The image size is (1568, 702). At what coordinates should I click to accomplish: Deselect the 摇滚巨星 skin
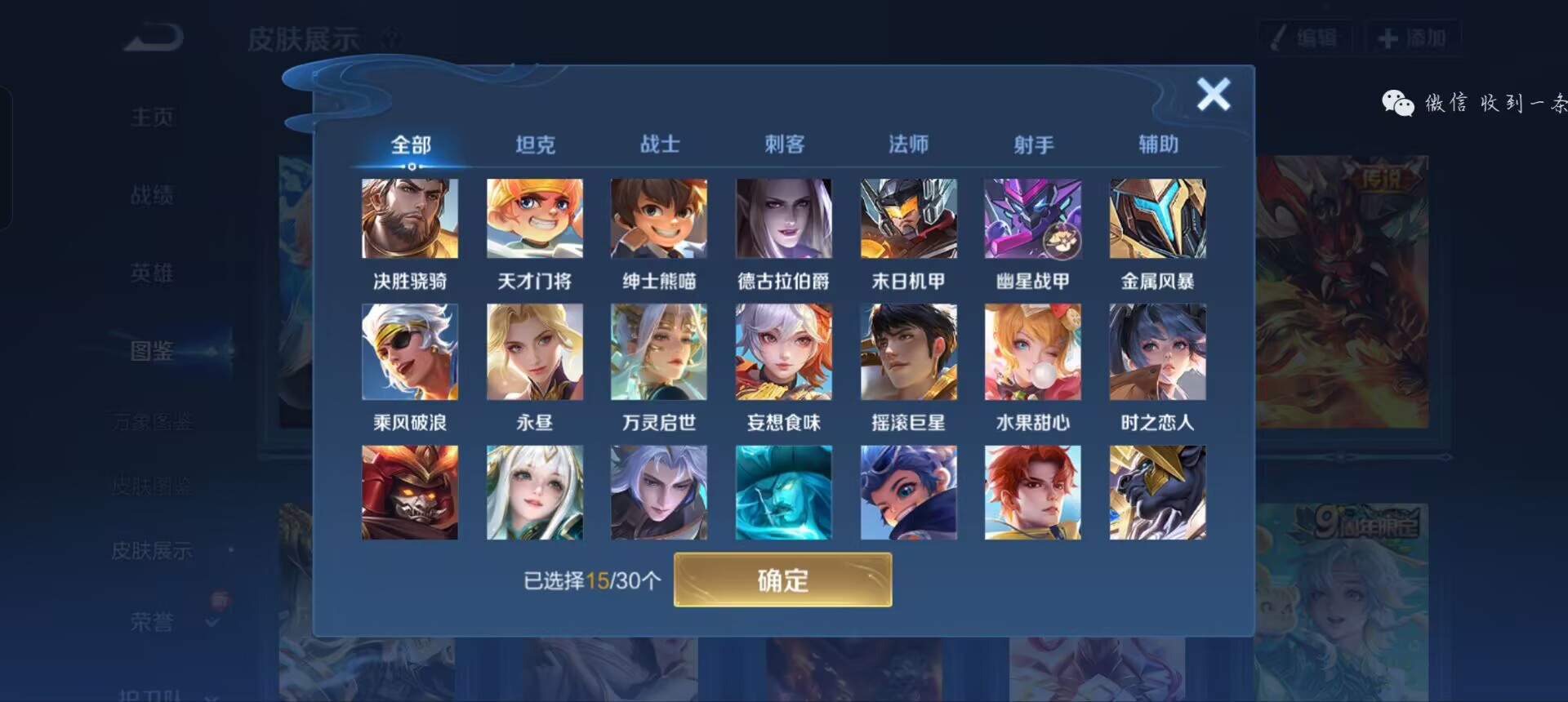[x=909, y=352]
